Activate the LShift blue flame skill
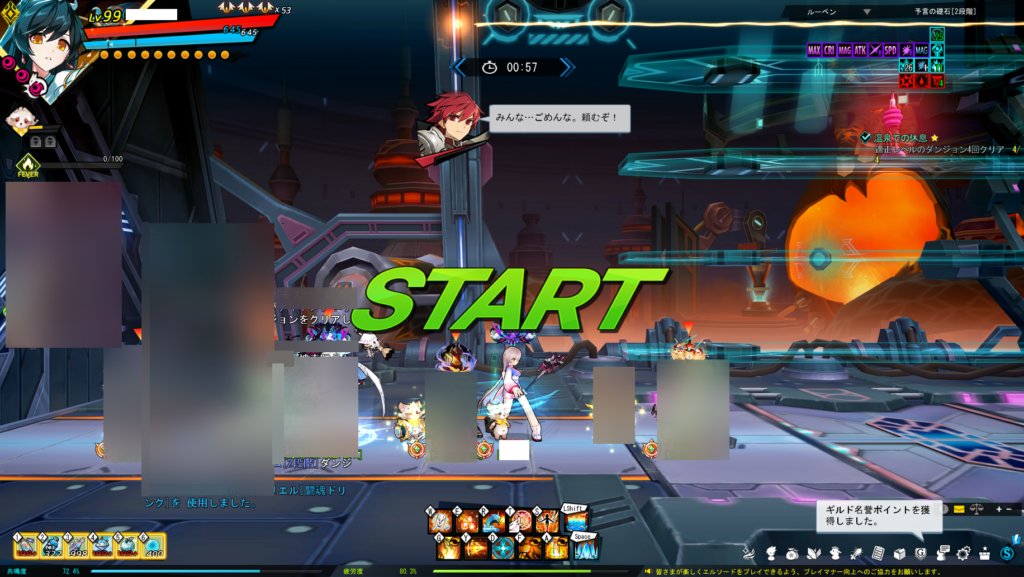This screenshot has height=577, width=1024. pos(574,520)
